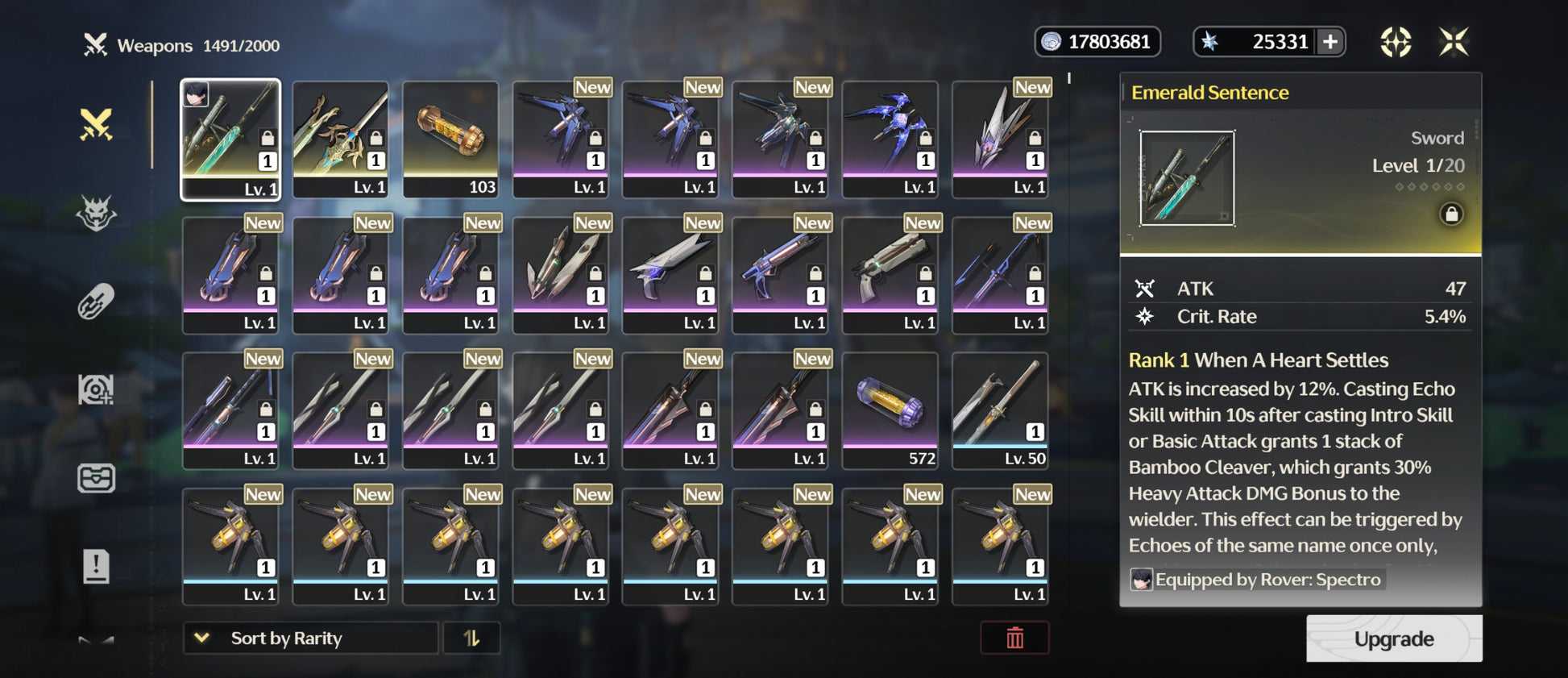The height and width of the screenshot is (678, 1568).
Task: Upgrade the Emerald Sentence sword
Action: coord(1393,638)
